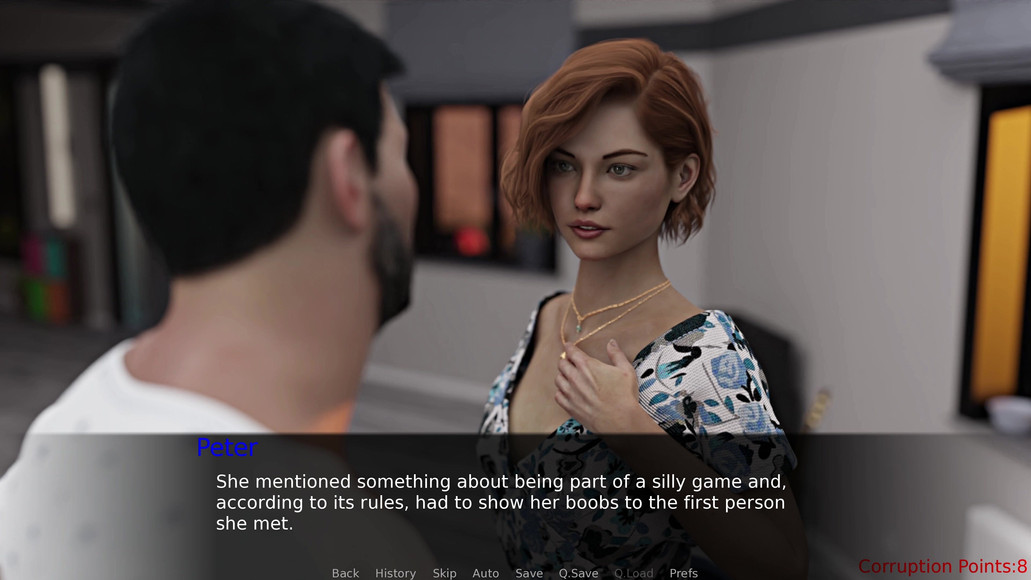Click Q.Save to quick save
Screen dimensions: 1031x580
click(x=578, y=573)
